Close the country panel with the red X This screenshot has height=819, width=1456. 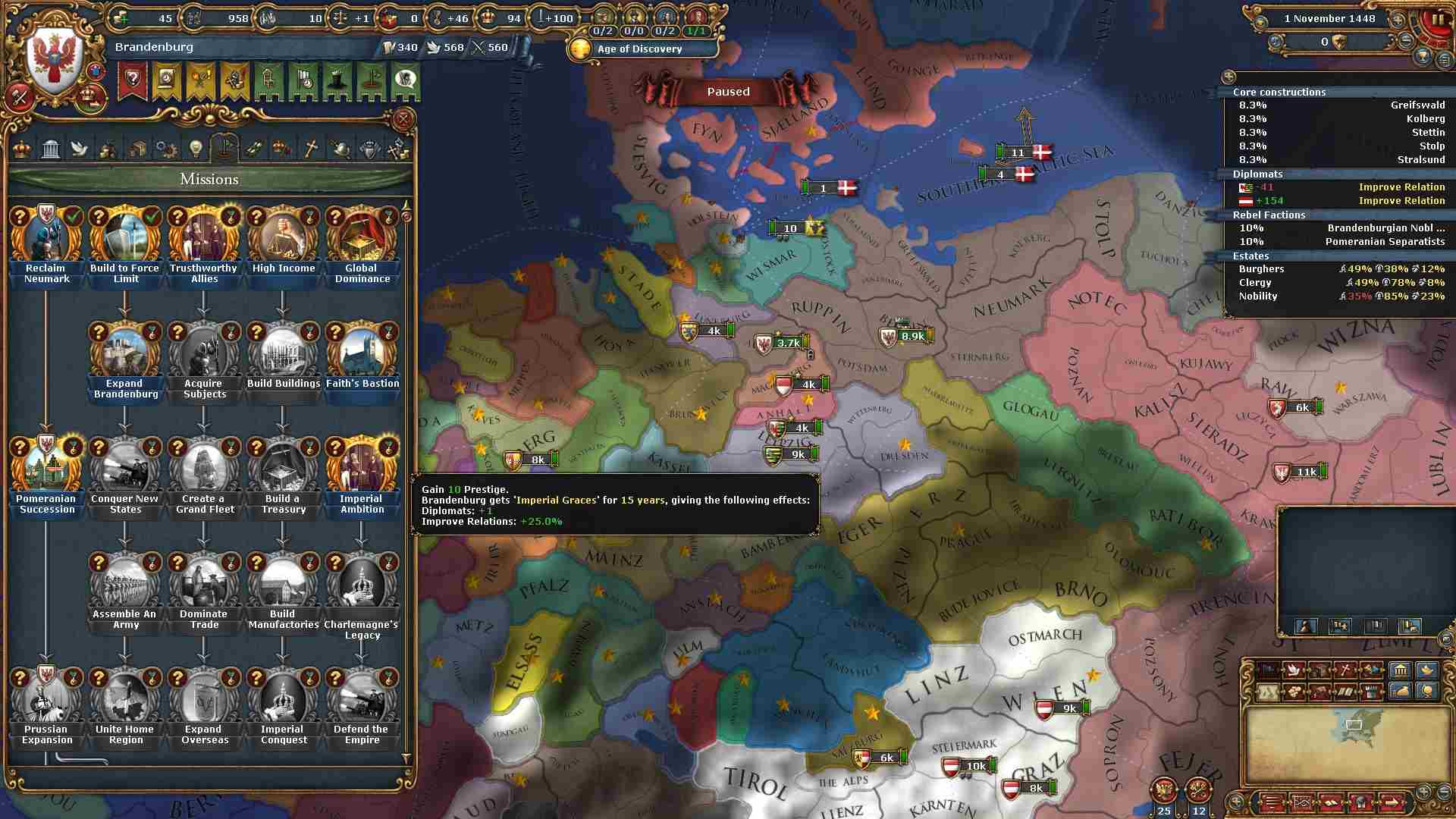pyautogui.click(x=403, y=119)
